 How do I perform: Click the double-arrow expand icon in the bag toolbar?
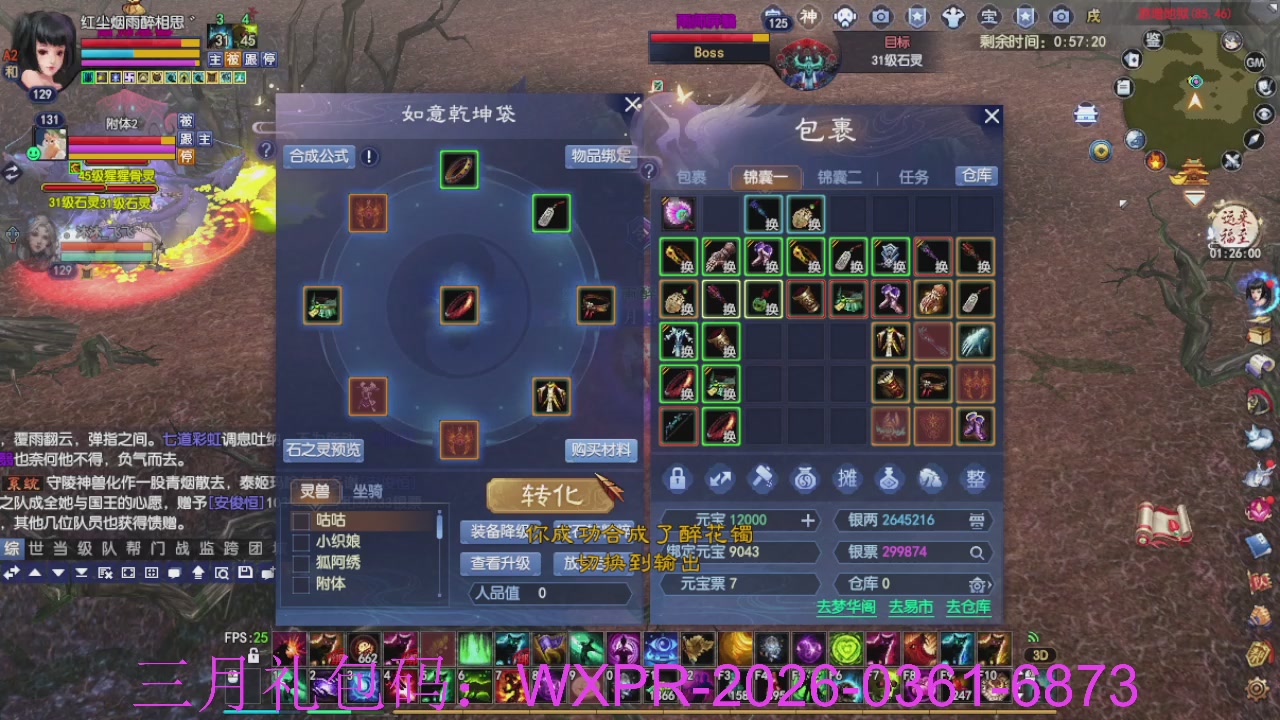(721, 480)
